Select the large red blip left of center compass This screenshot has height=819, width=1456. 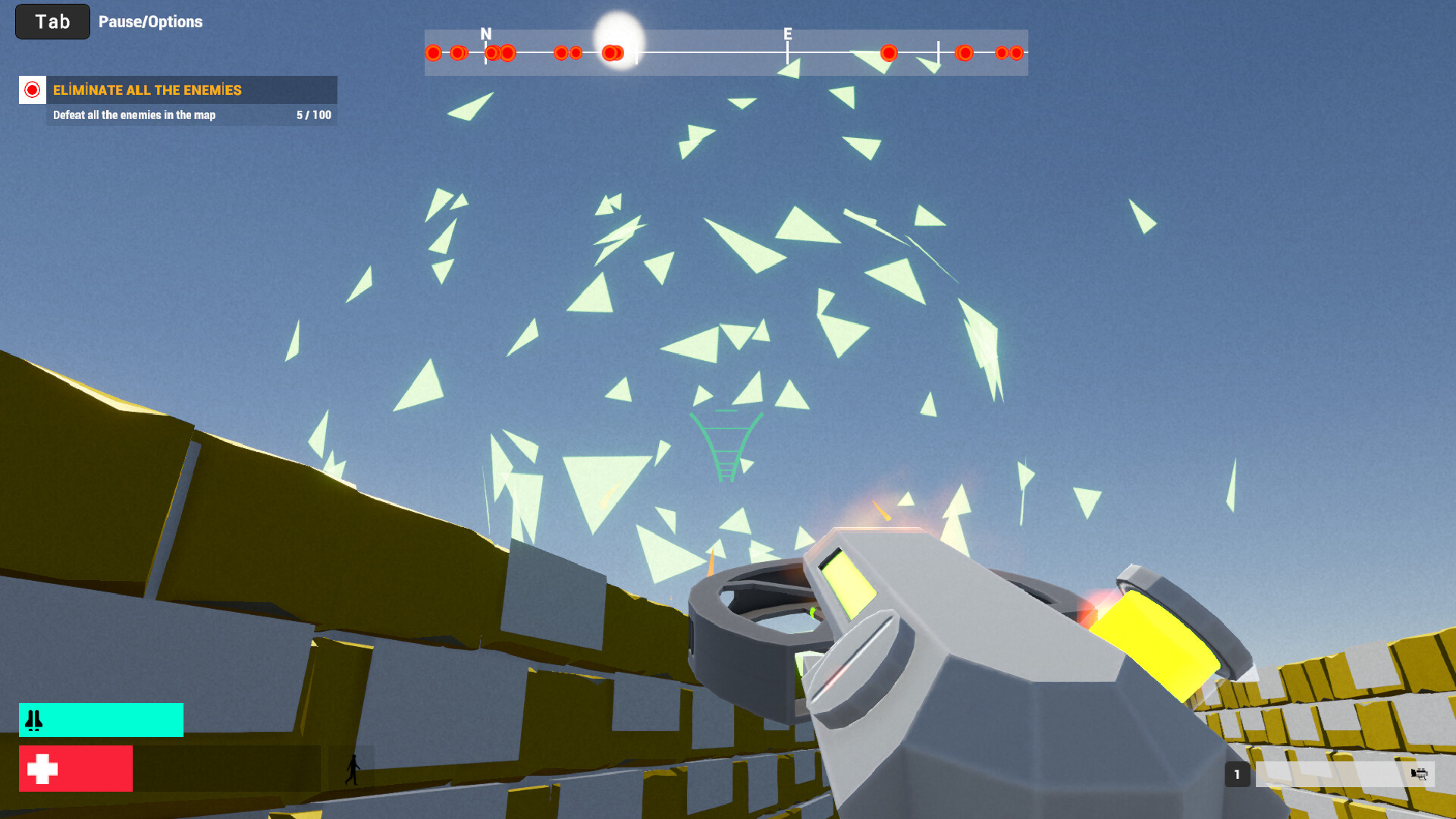point(613,52)
